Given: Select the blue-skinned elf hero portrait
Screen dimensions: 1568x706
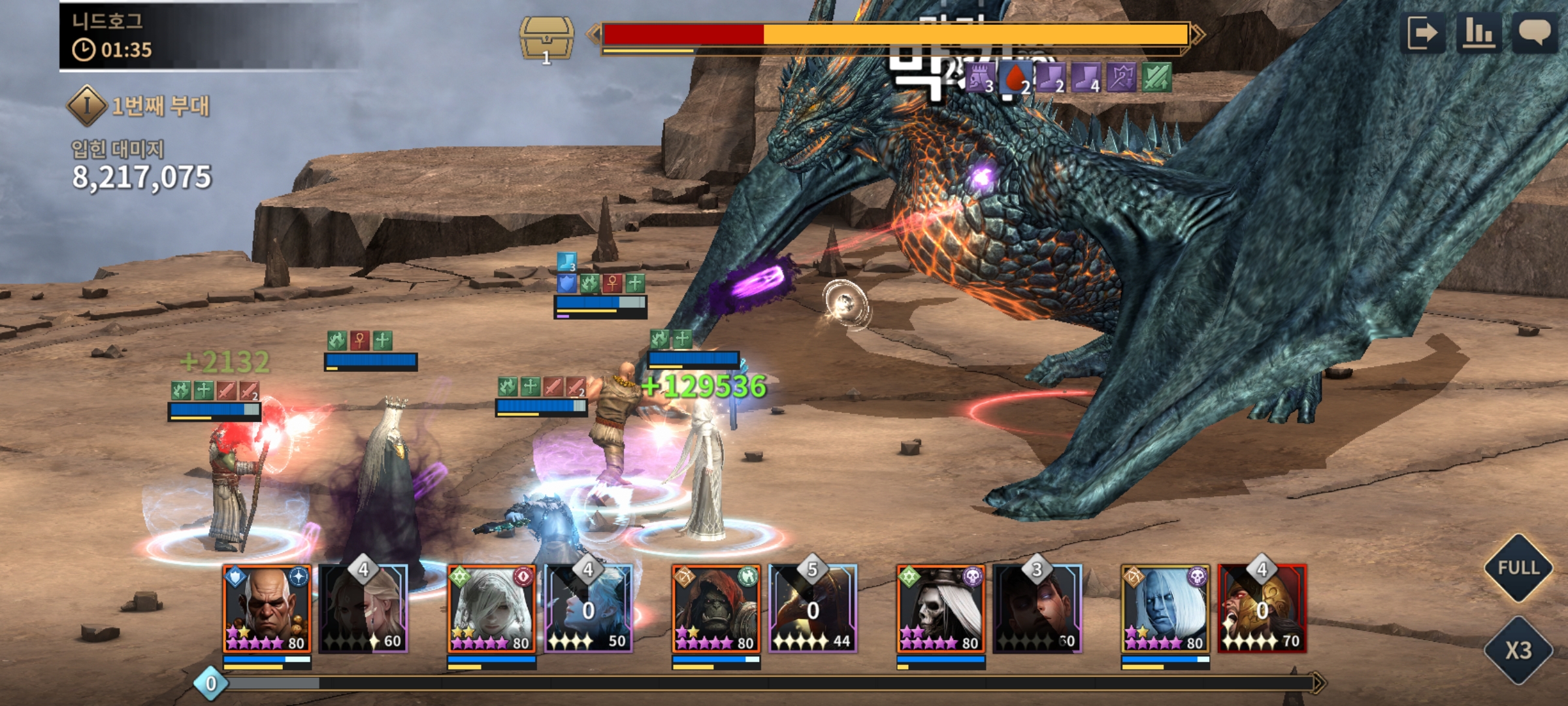Looking at the screenshot, I should [1166, 609].
